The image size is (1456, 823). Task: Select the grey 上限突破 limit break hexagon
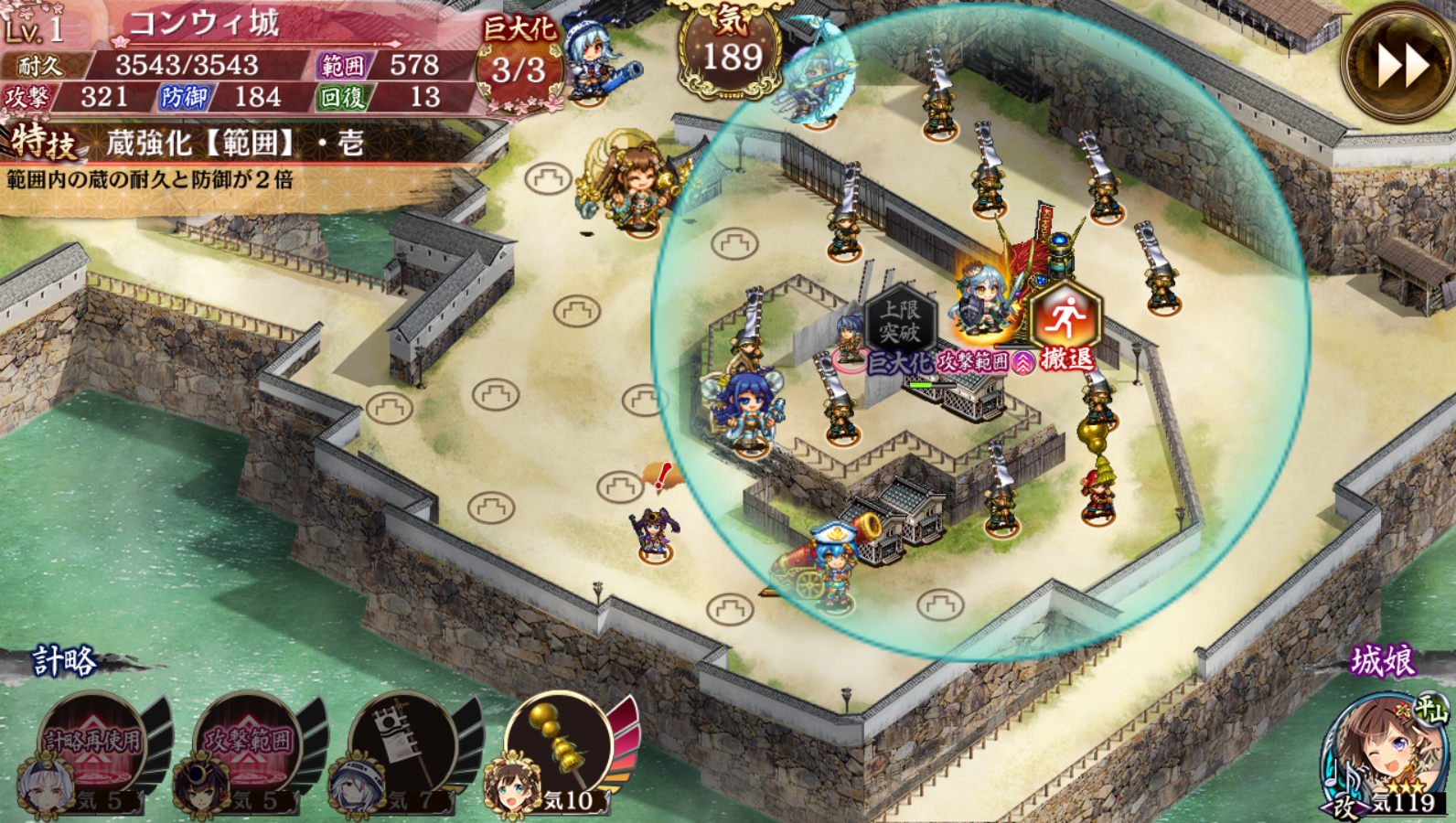(900, 322)
